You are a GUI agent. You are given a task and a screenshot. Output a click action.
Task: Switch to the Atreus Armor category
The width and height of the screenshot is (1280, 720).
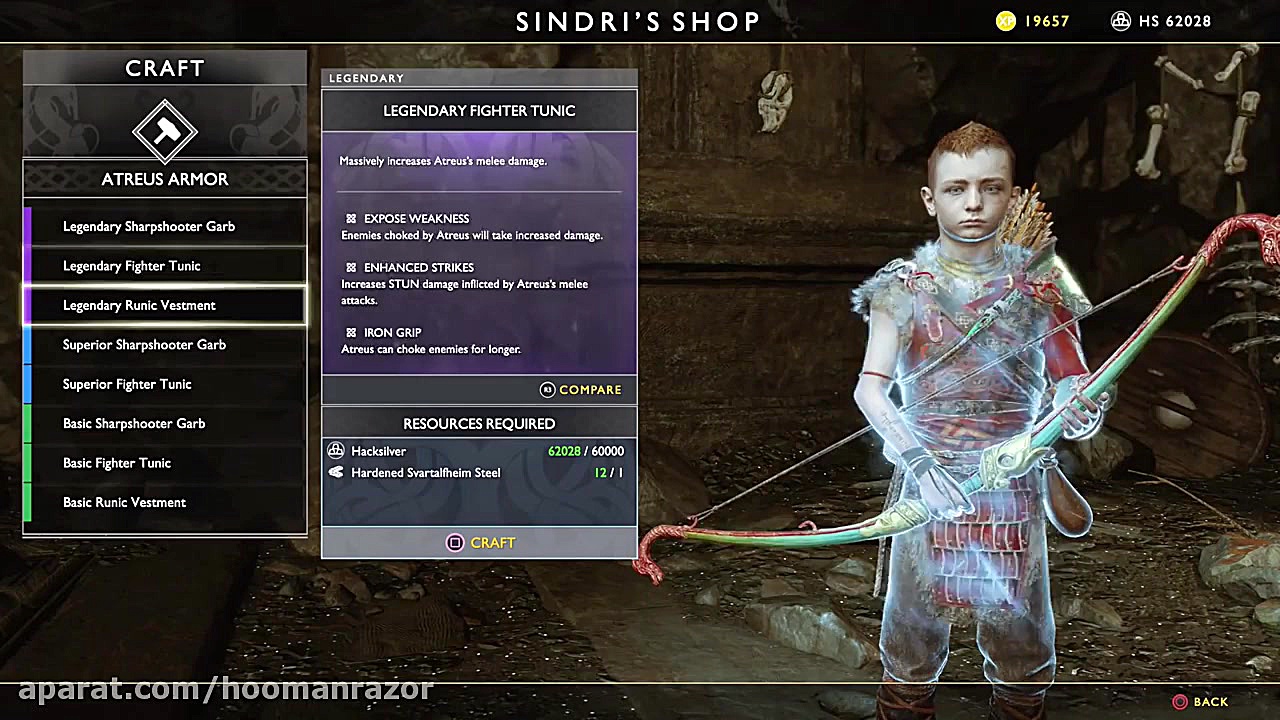[164, 179]
